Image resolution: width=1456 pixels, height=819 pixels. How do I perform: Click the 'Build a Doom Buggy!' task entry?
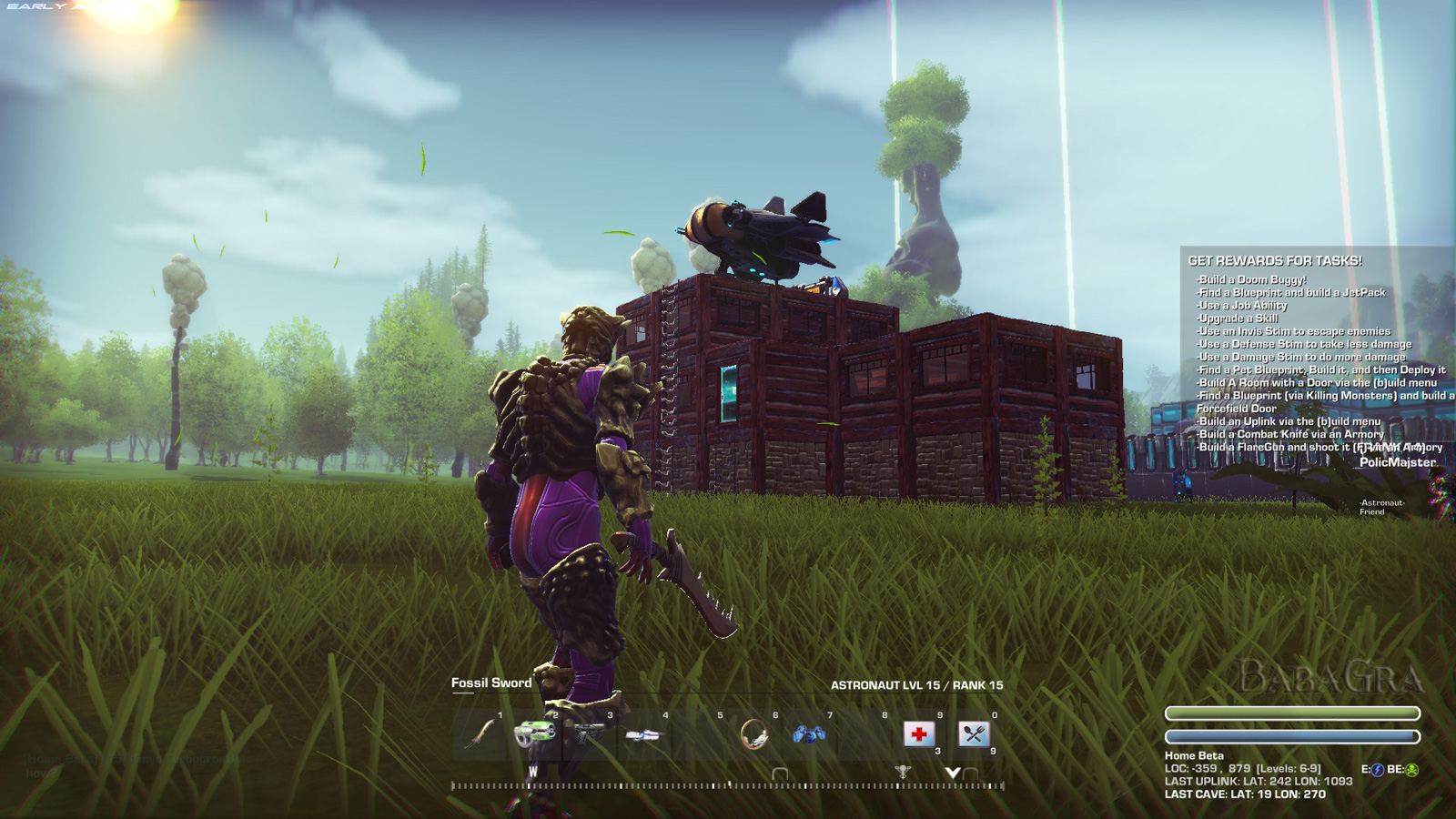tap(1252, 279)
